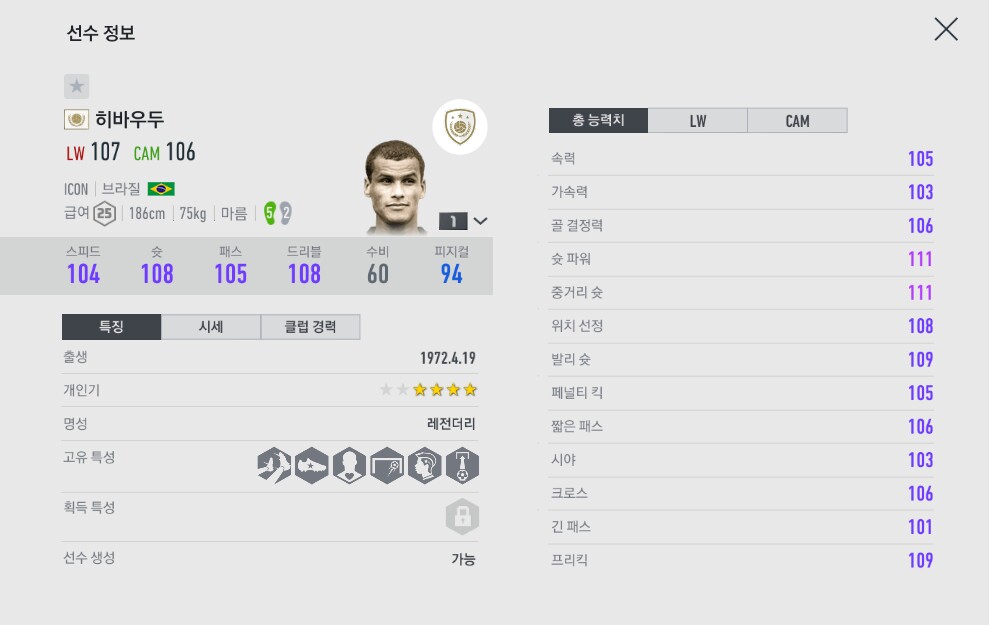This screenshot has width=989, height=625.
Task: Open the enhancement level 1 dropdown
Action: (x=464, y=221)
